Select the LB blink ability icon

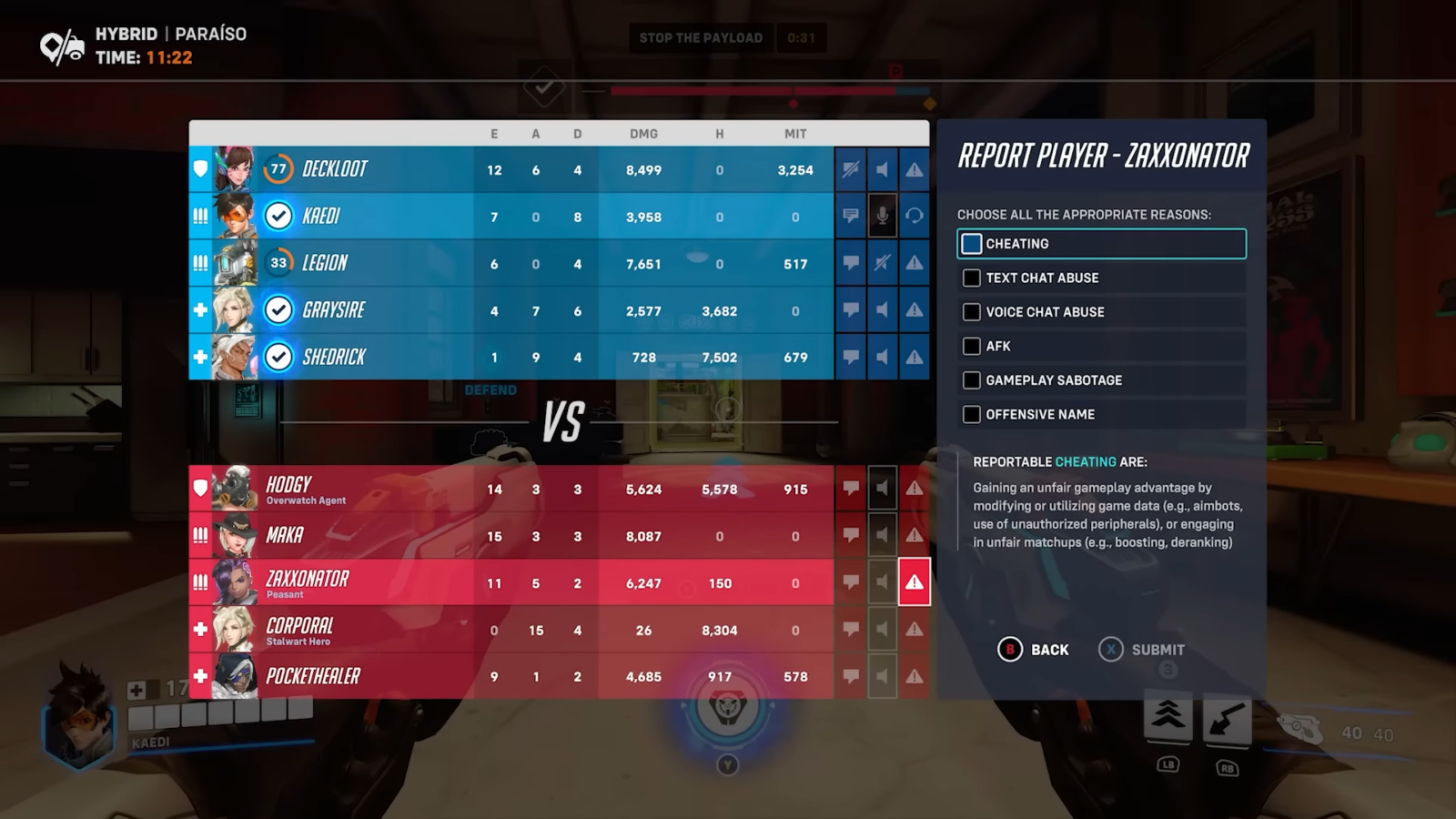tap(1168, 719)
